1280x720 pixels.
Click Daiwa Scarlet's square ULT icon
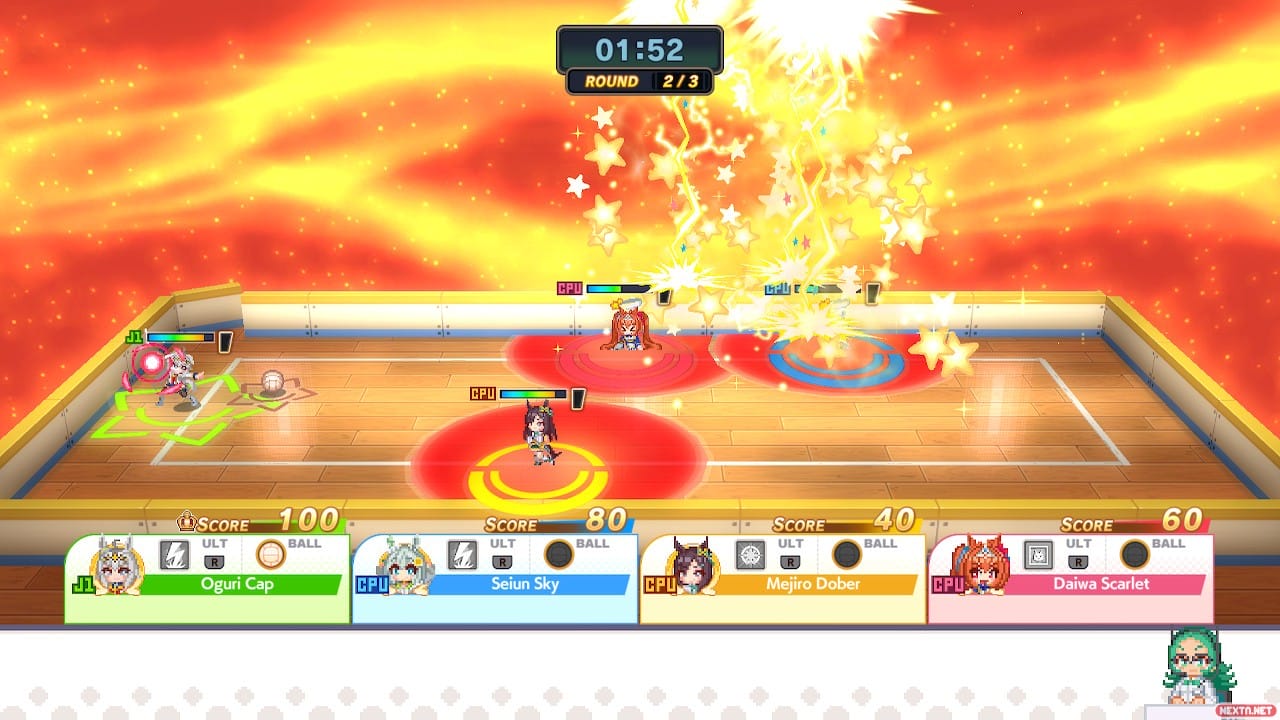click(1038, 553)
